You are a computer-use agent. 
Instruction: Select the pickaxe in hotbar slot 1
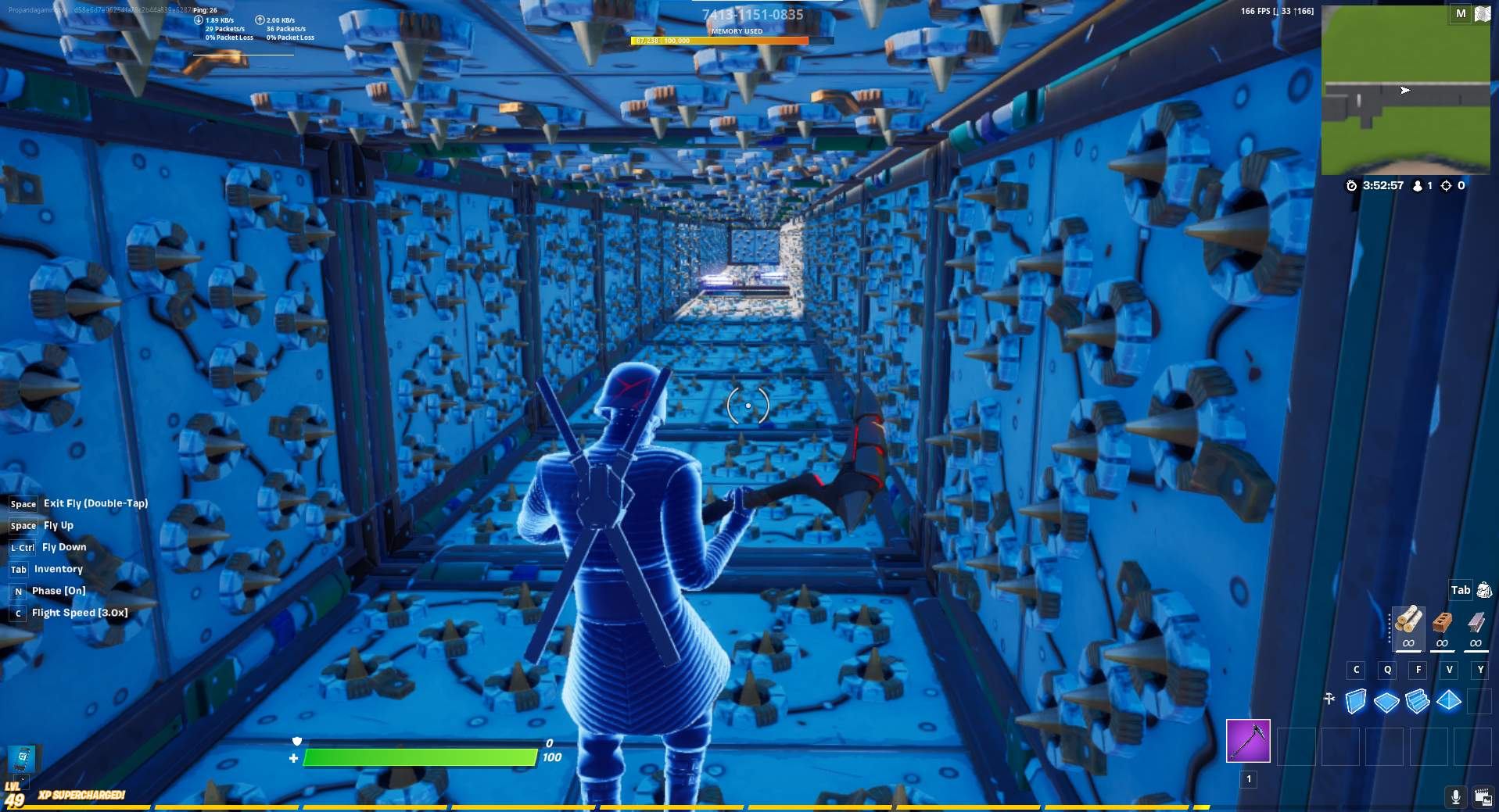click(1250, 741)
